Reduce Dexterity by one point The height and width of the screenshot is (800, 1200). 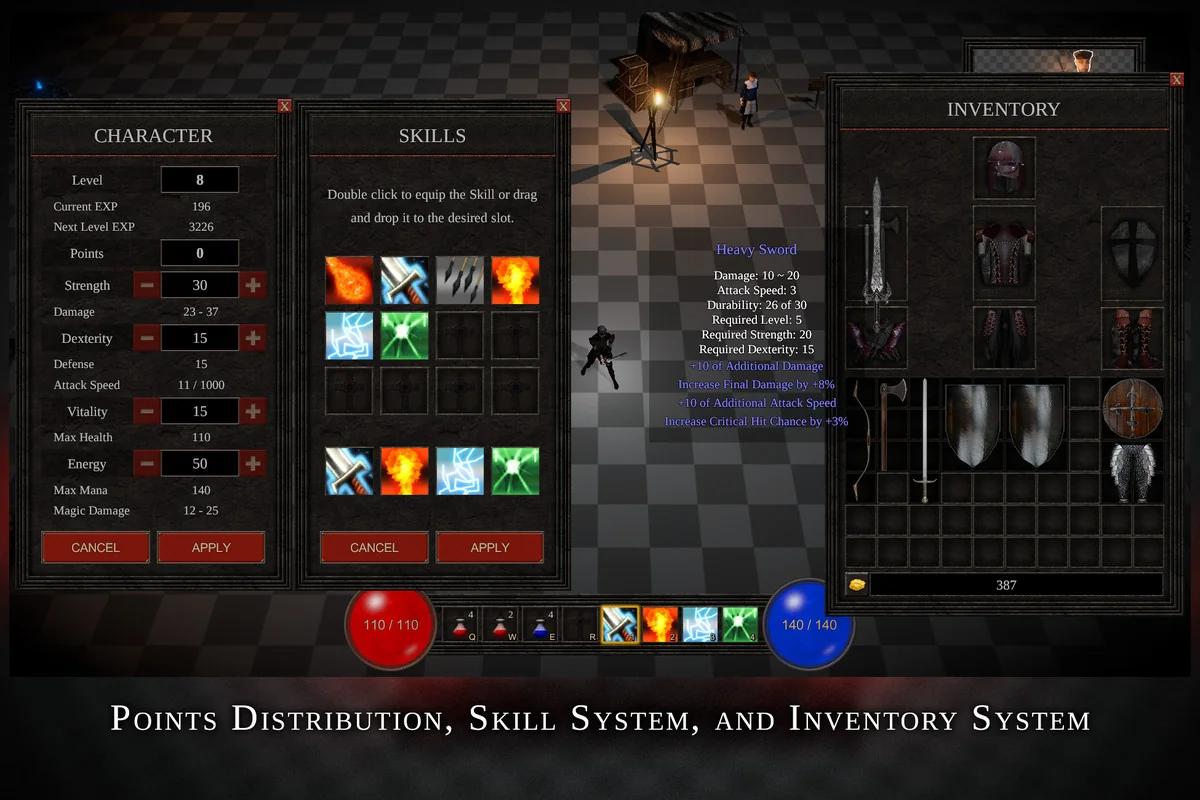[146, 338]
